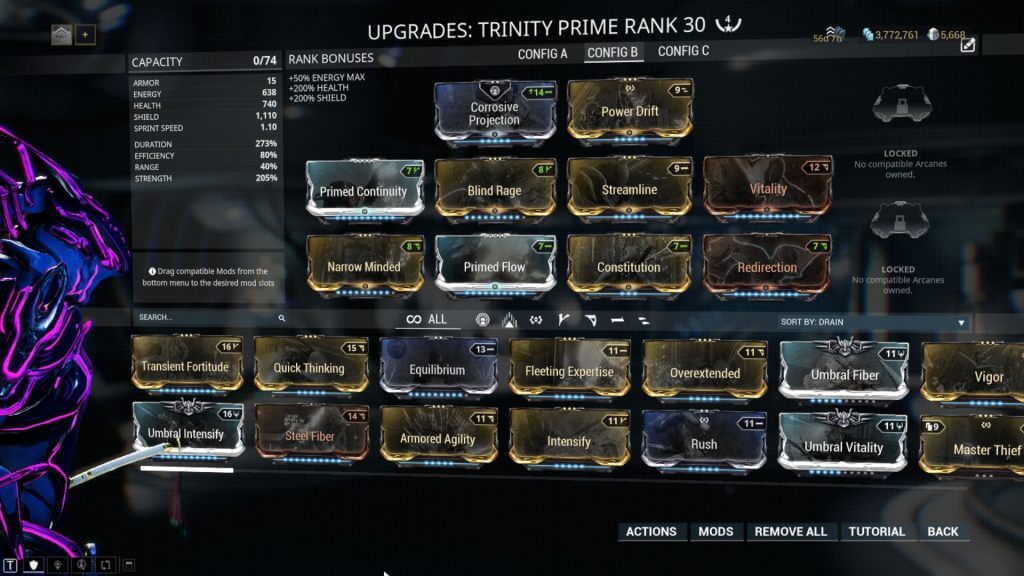
Task: Select the Umbral Vitality mod card
Action: pyautogui.click(x=843, y=446)
